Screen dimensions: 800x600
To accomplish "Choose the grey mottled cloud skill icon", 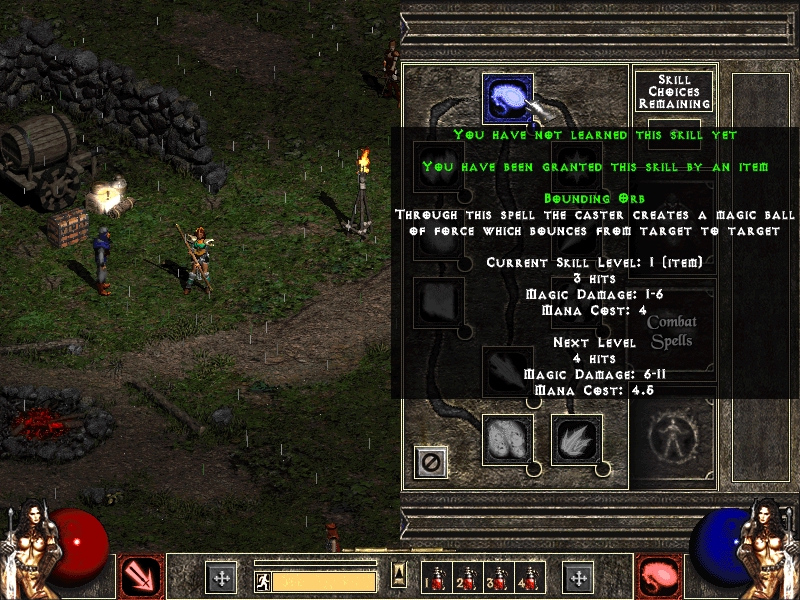I will 507,440.
